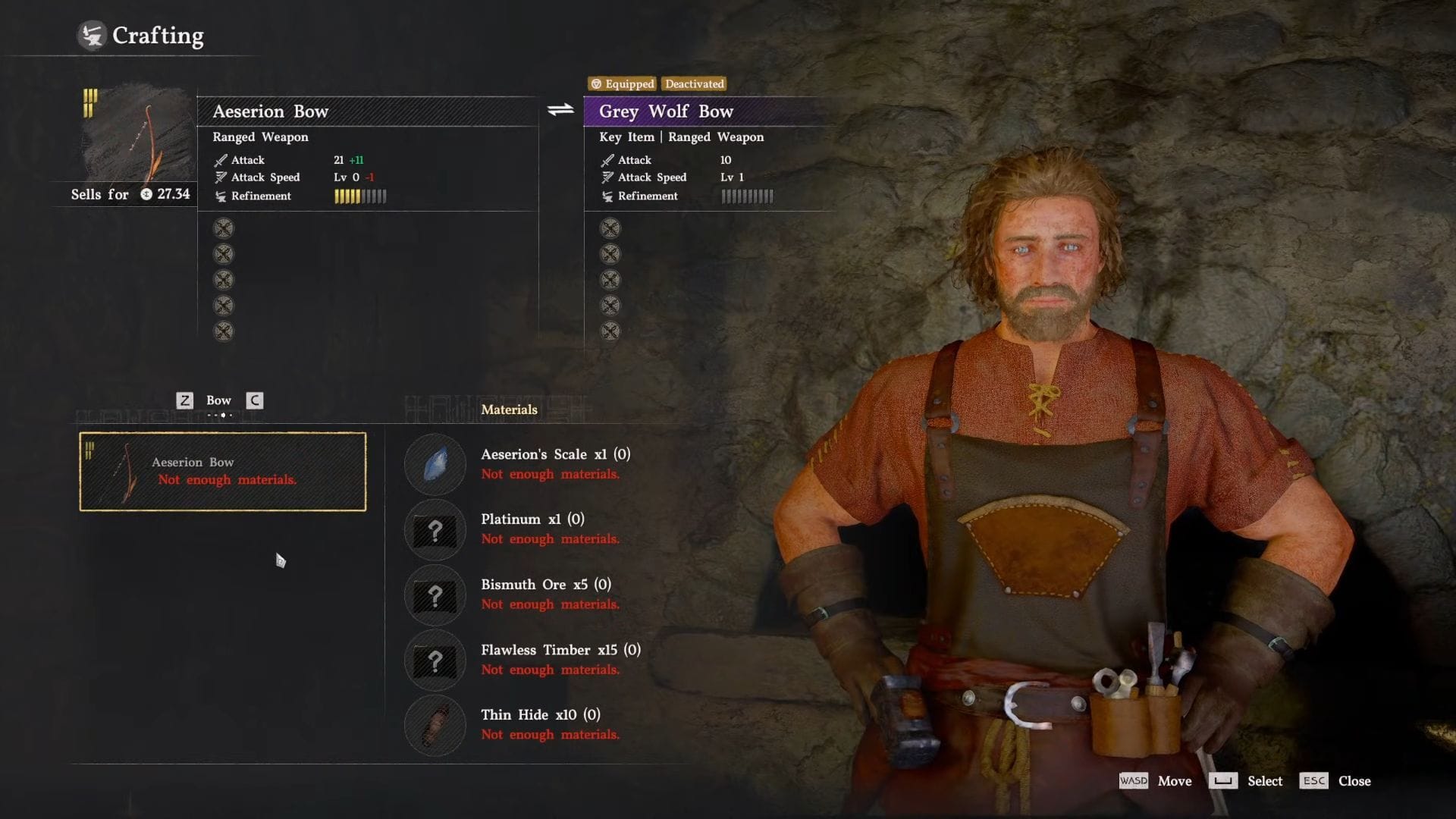This screenshot has width=1456, height=819.
Task: Toggle the weapon comparison swap arrows
Action: pyautogui.click(x=560, y=111)
